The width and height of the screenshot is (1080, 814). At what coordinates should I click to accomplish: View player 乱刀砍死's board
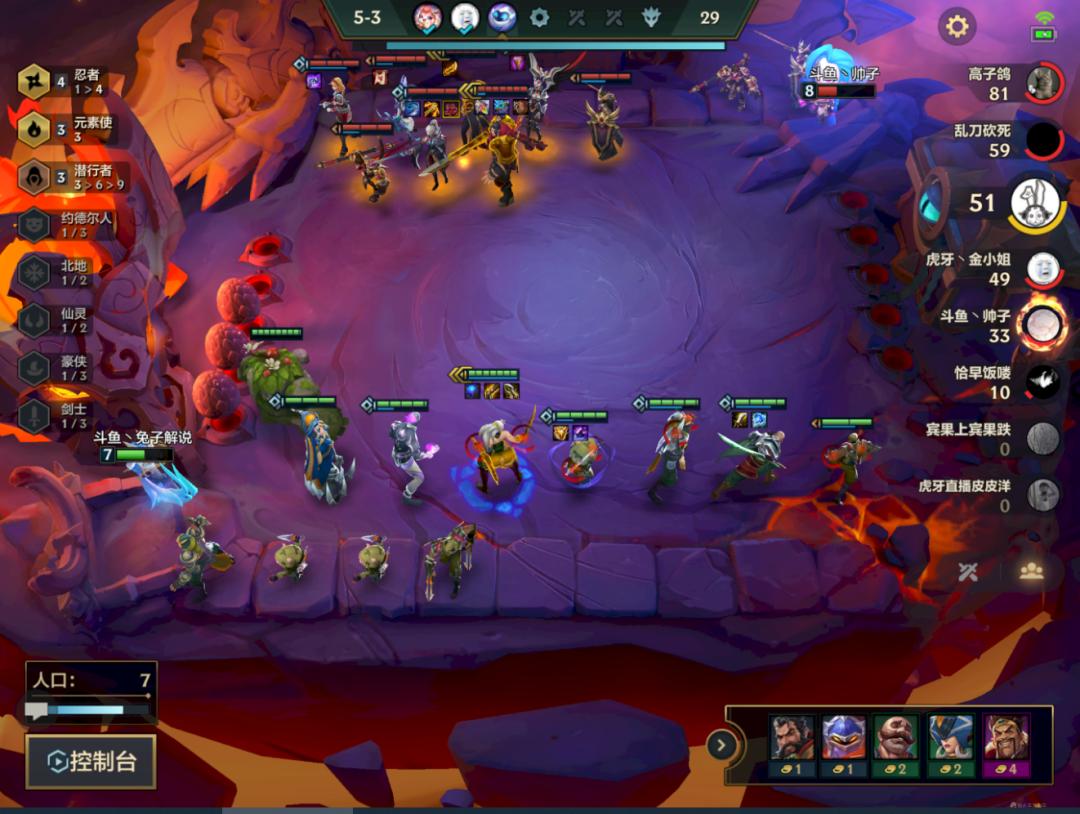(x=1043, y=140)
